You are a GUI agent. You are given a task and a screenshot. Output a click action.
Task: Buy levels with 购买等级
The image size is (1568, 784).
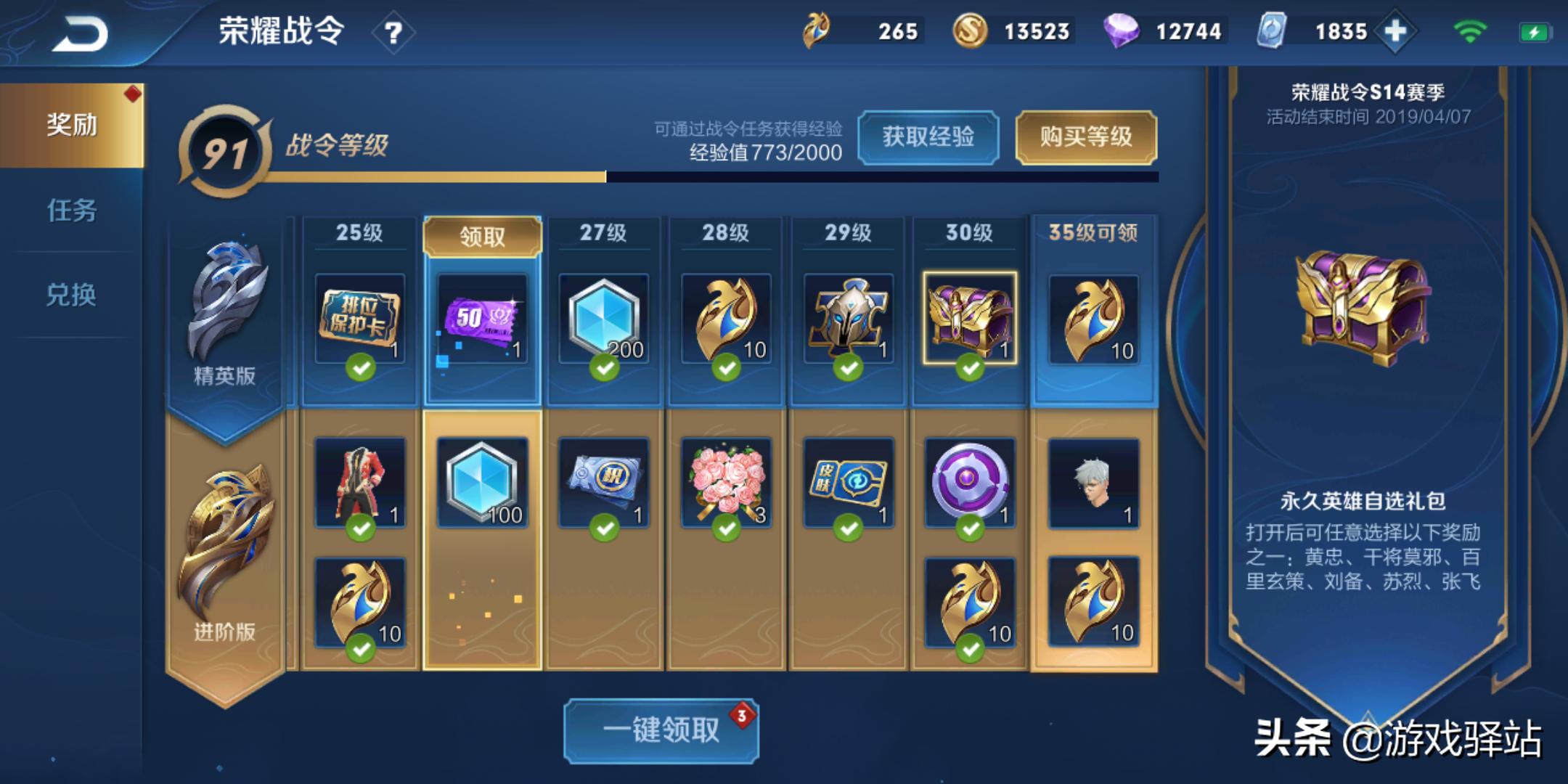1085,136
